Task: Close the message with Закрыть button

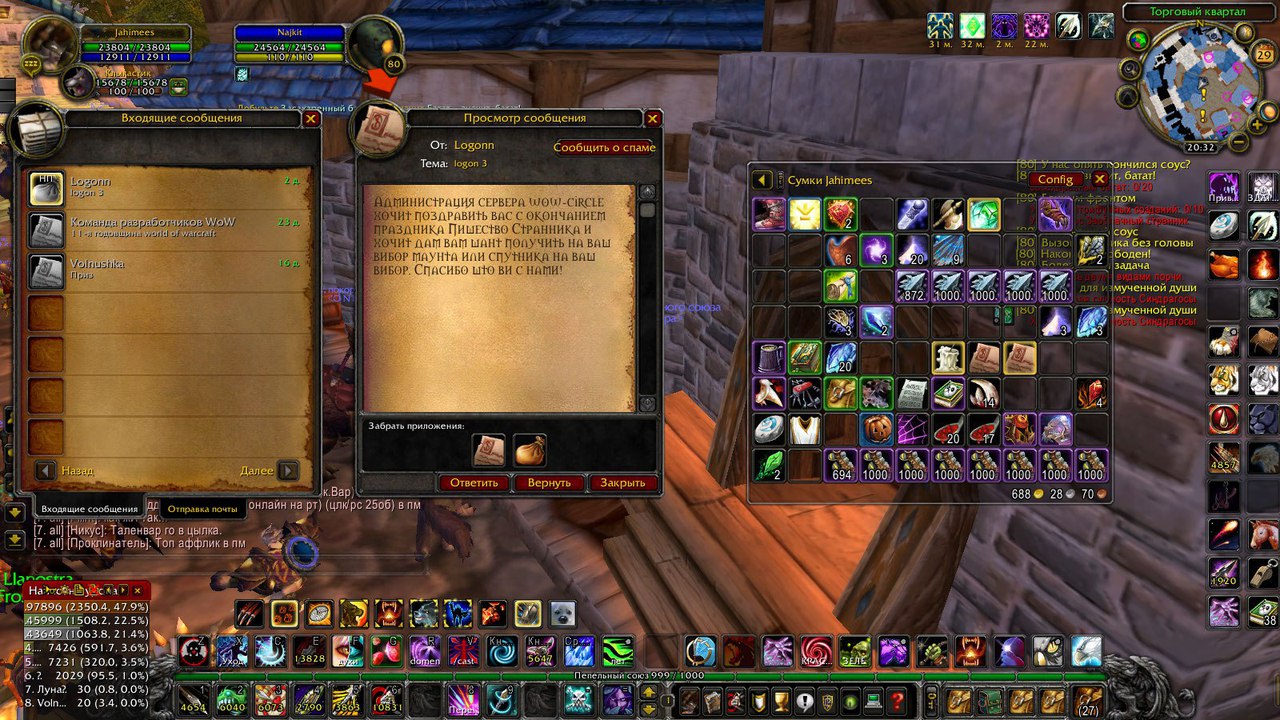Action: 623,483
